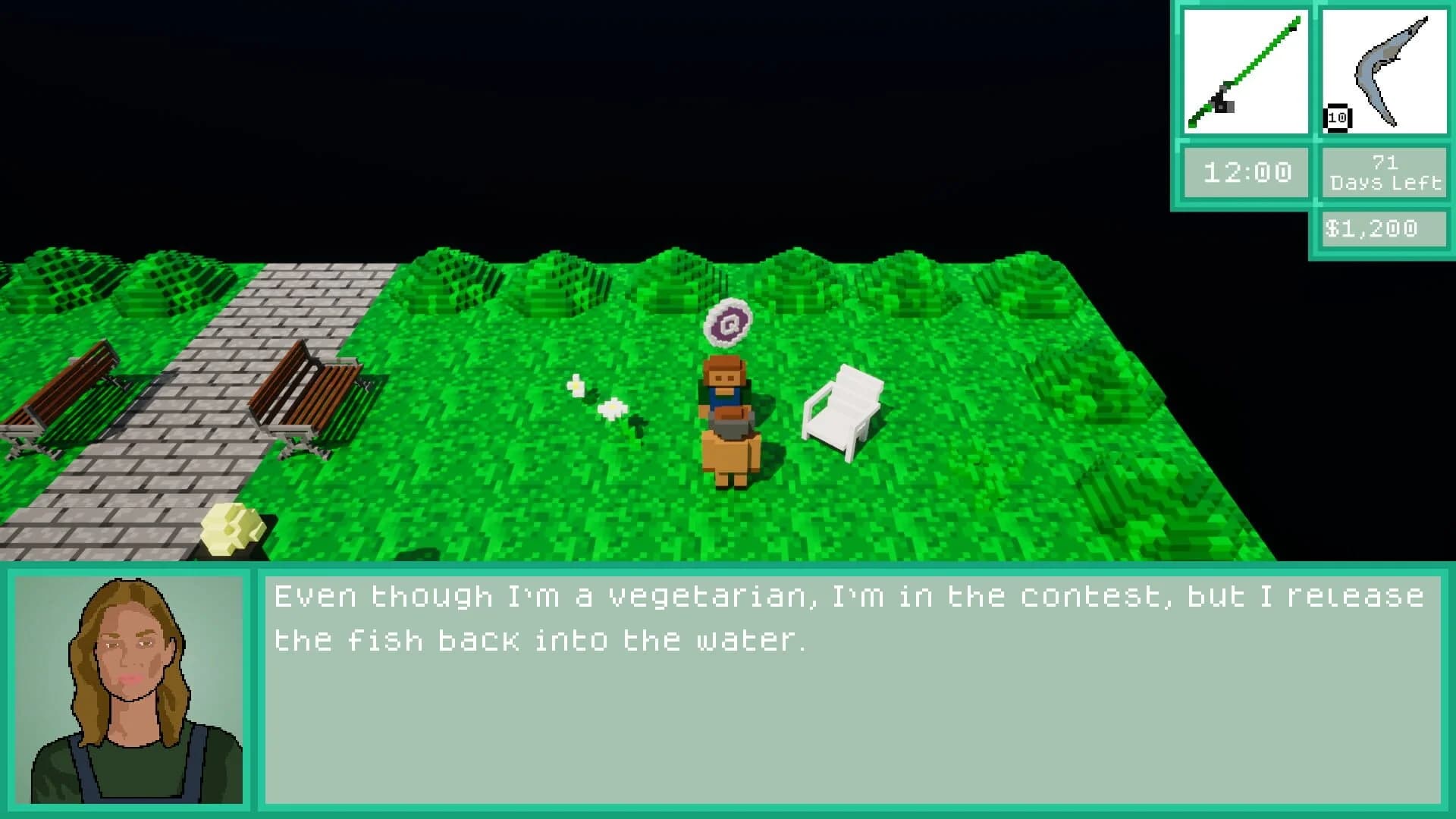Click the boomerang count badge showing 10

(x=1336, y=116)
